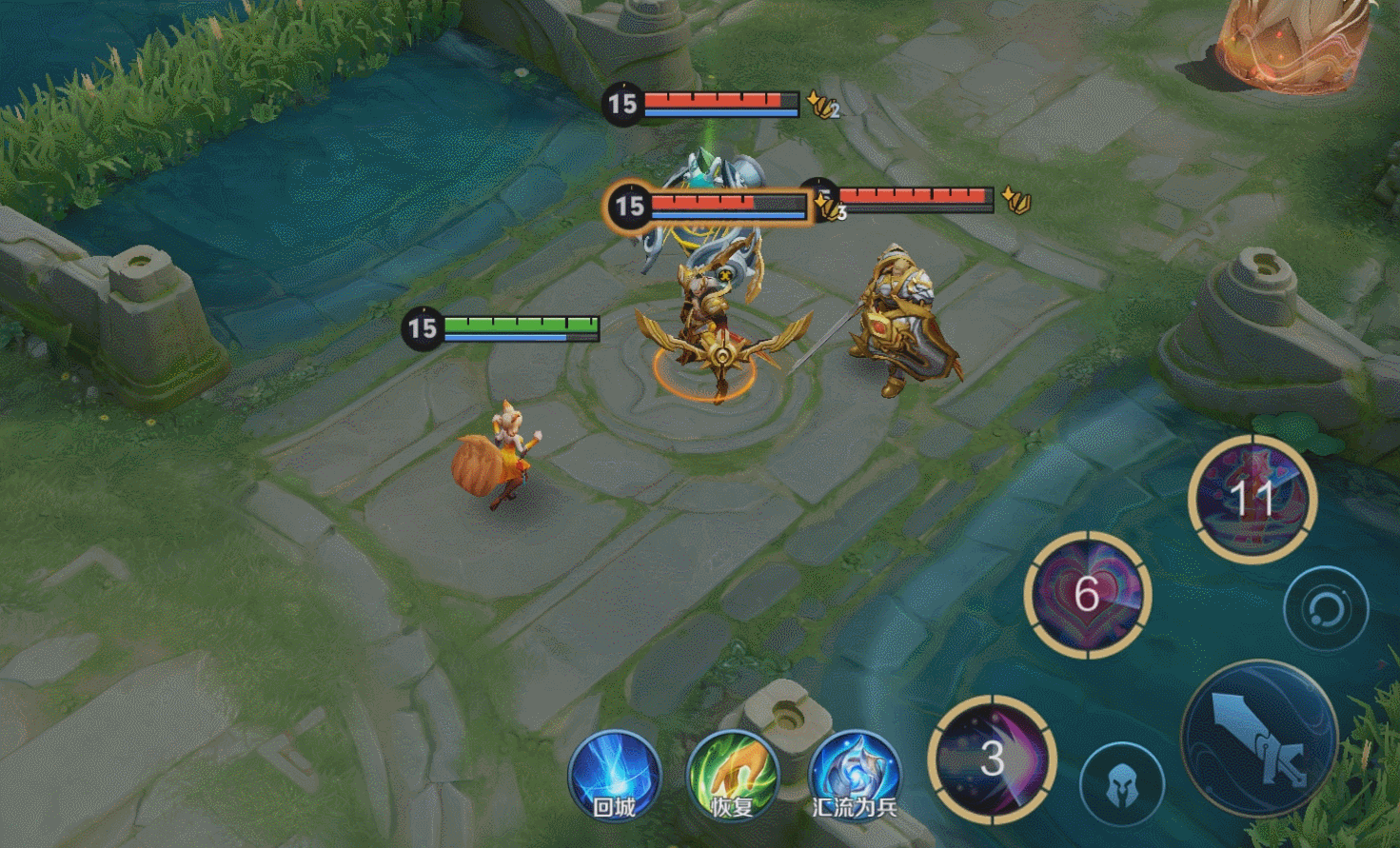
Task: Hit the sword basic attack button
Action: (x=1258, y=739)
